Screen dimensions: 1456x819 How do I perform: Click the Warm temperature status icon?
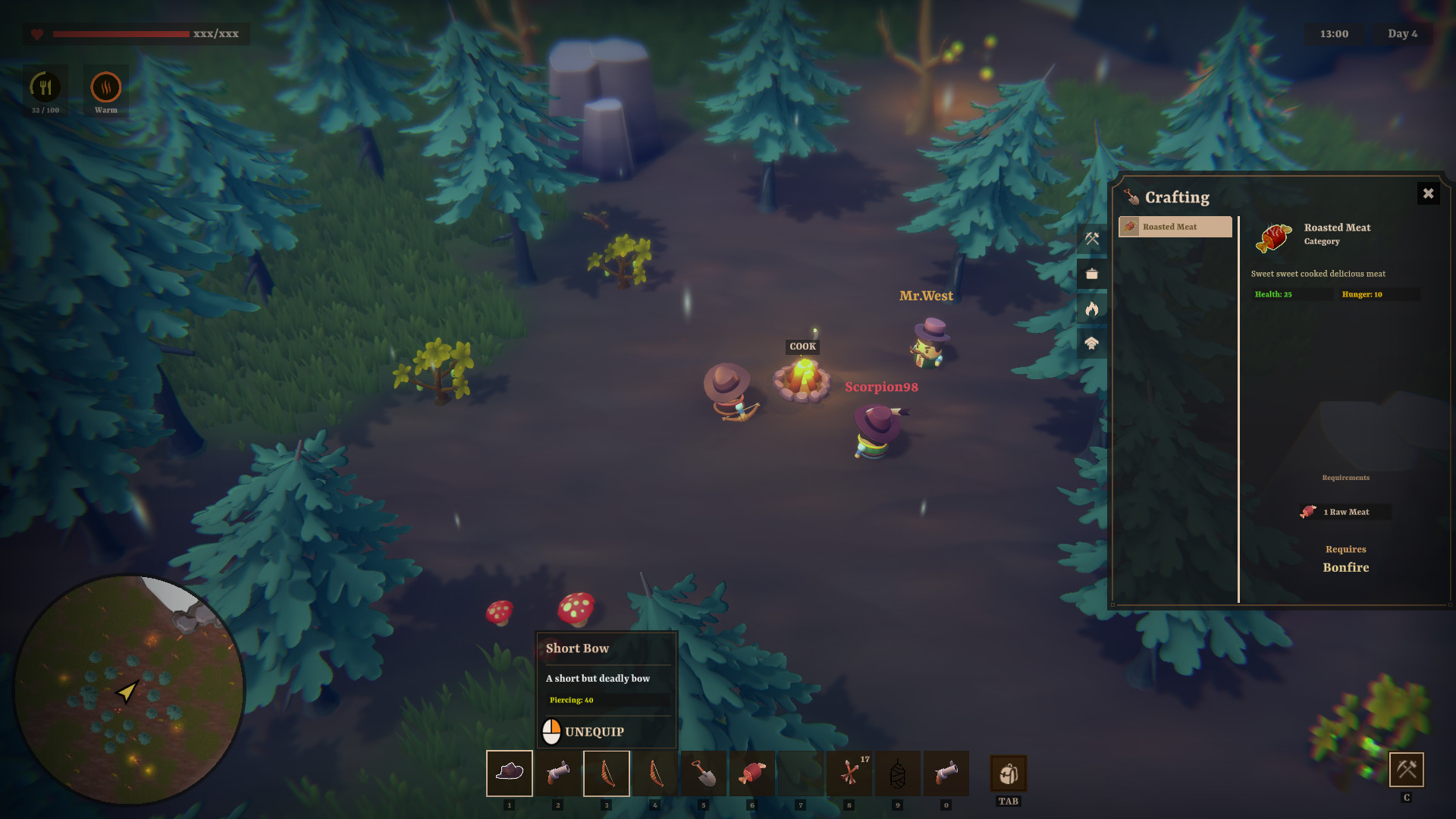click(x=106, y=87)
